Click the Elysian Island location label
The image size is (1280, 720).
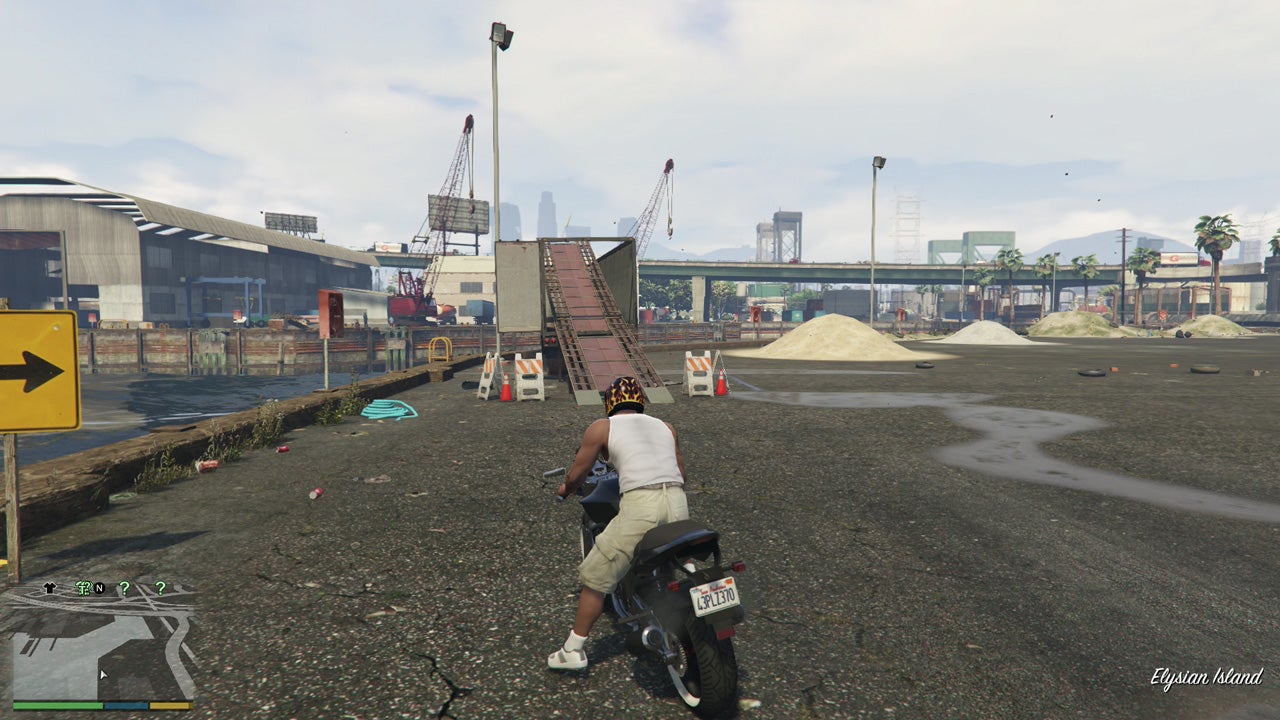[x=1207, y=676]
